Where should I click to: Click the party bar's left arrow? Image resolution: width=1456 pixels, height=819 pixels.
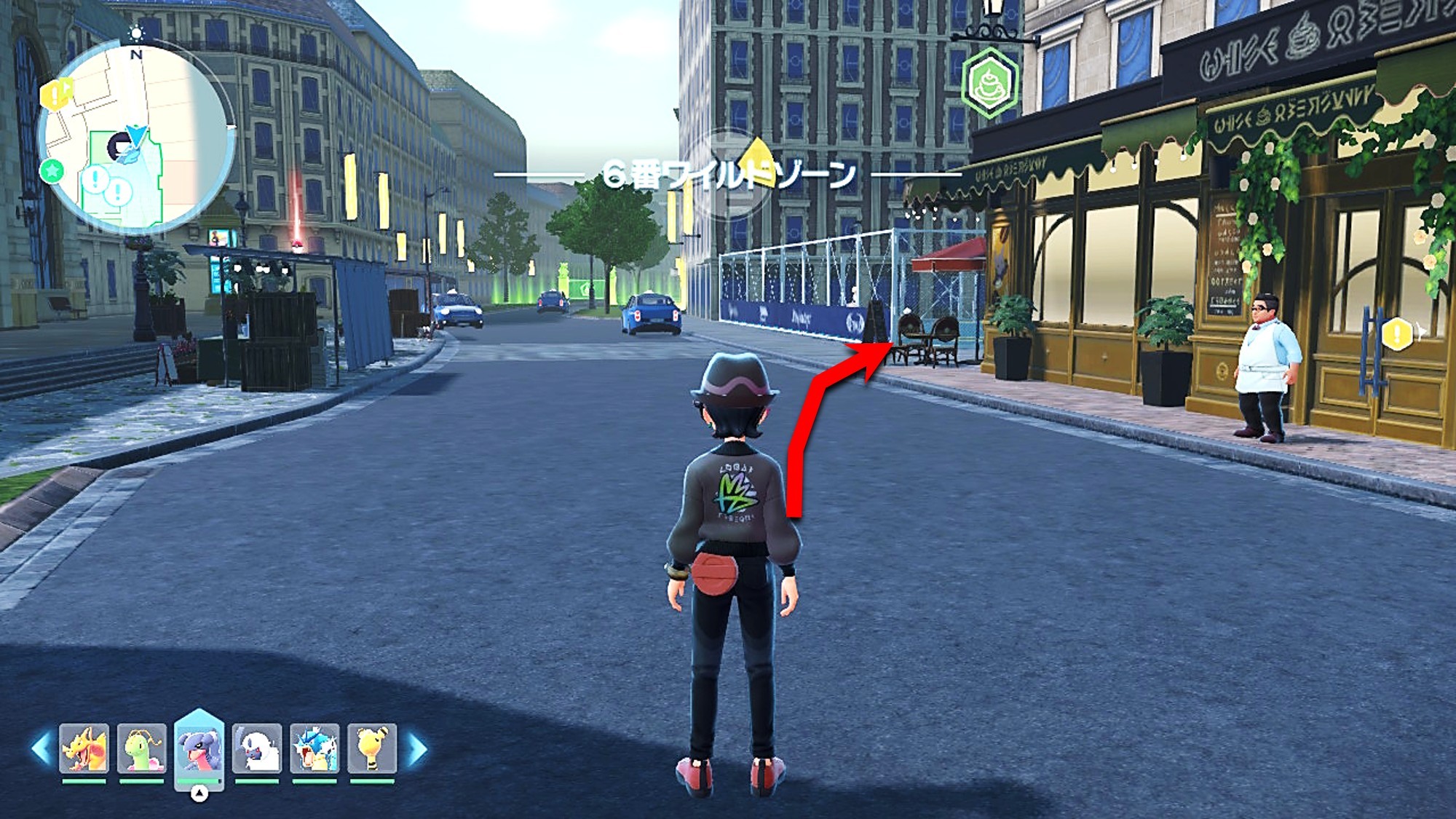click(41, 749)
